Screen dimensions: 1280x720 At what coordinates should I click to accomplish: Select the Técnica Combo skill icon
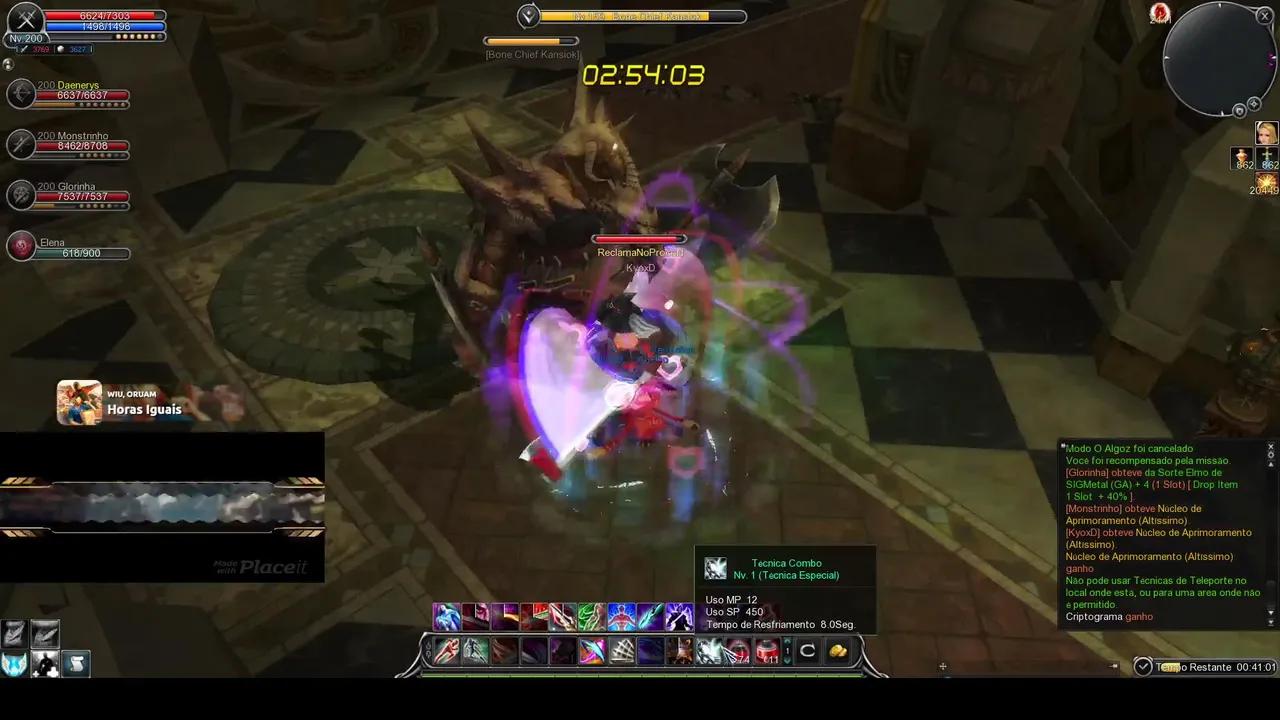click(712, 652)
